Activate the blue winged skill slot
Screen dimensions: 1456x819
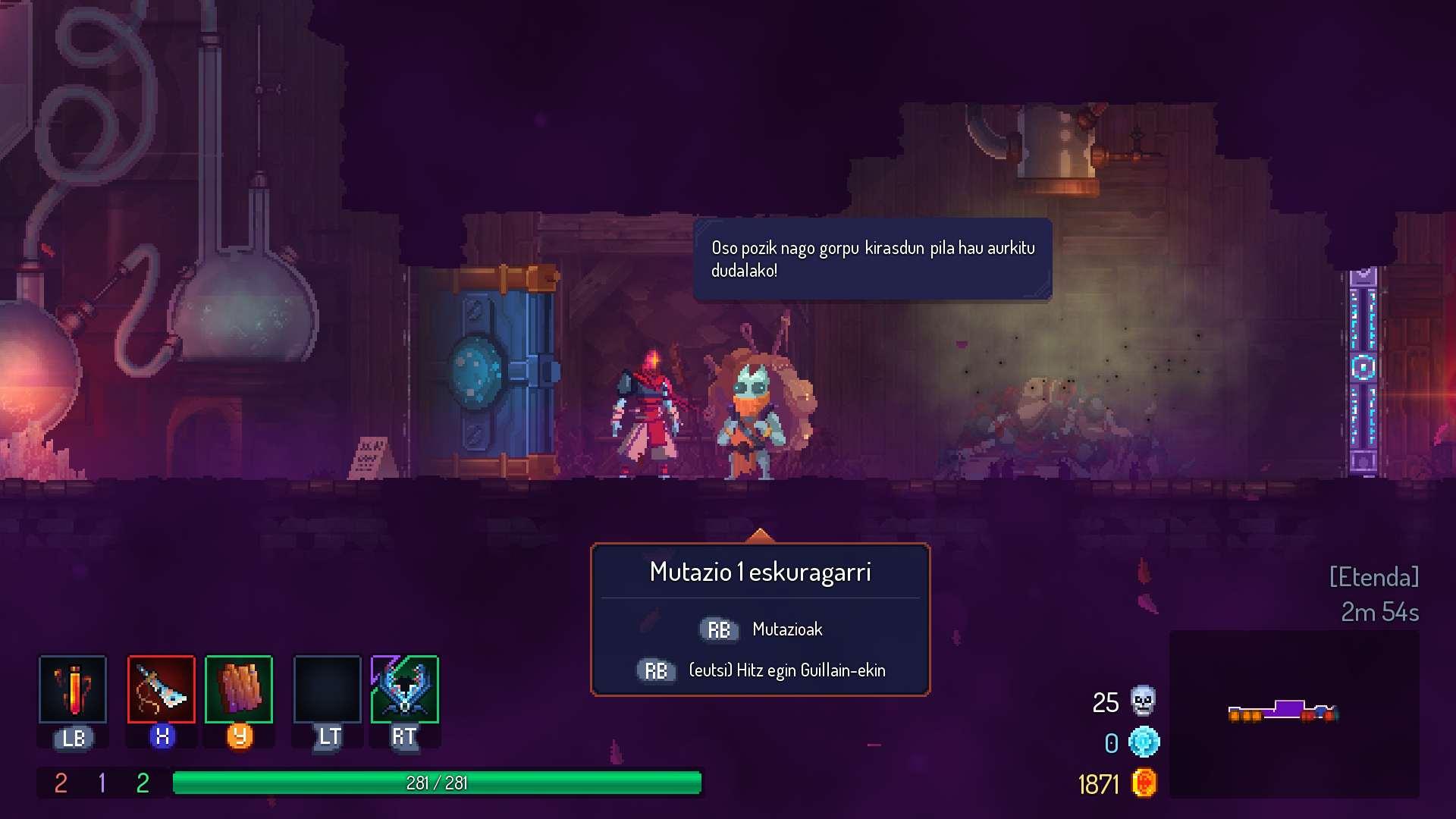click(x=405, y=689)
